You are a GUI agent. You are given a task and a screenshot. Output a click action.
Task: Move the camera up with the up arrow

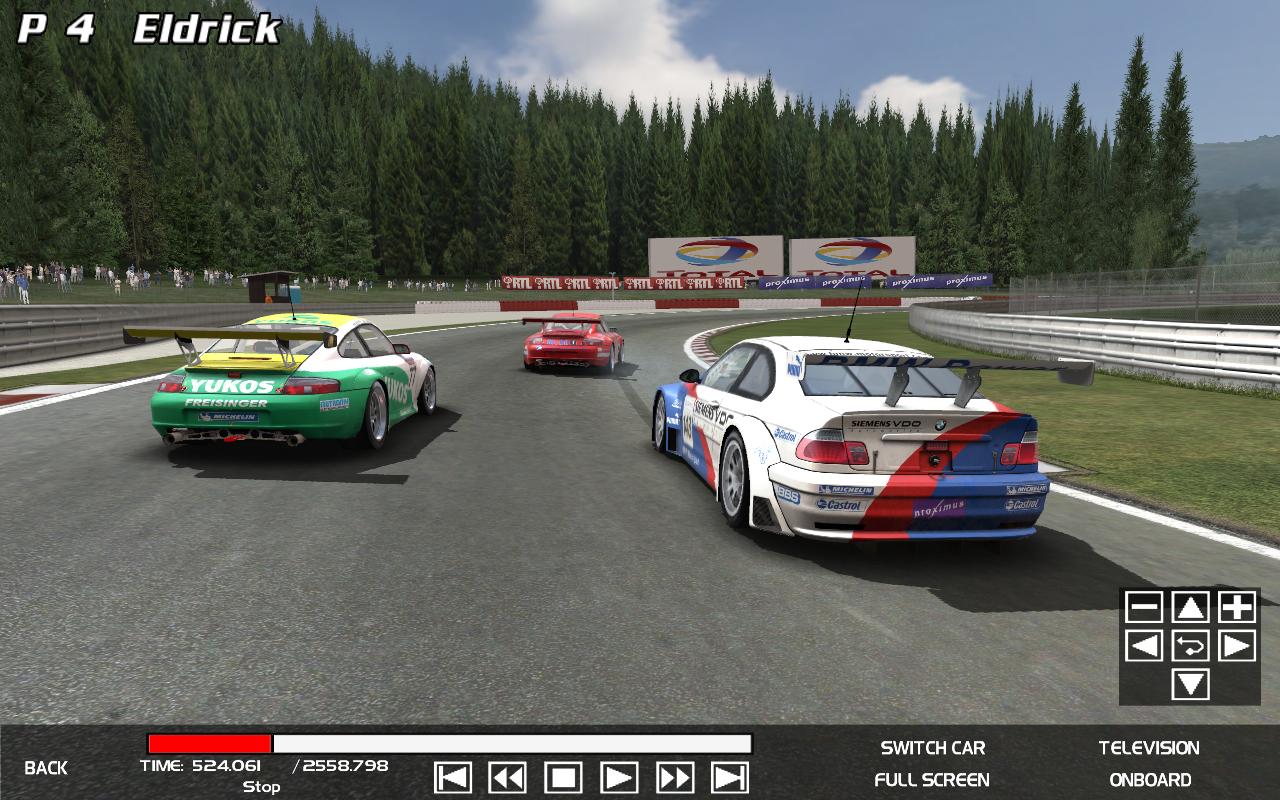pyautogui.click(x=1190, y=607)
